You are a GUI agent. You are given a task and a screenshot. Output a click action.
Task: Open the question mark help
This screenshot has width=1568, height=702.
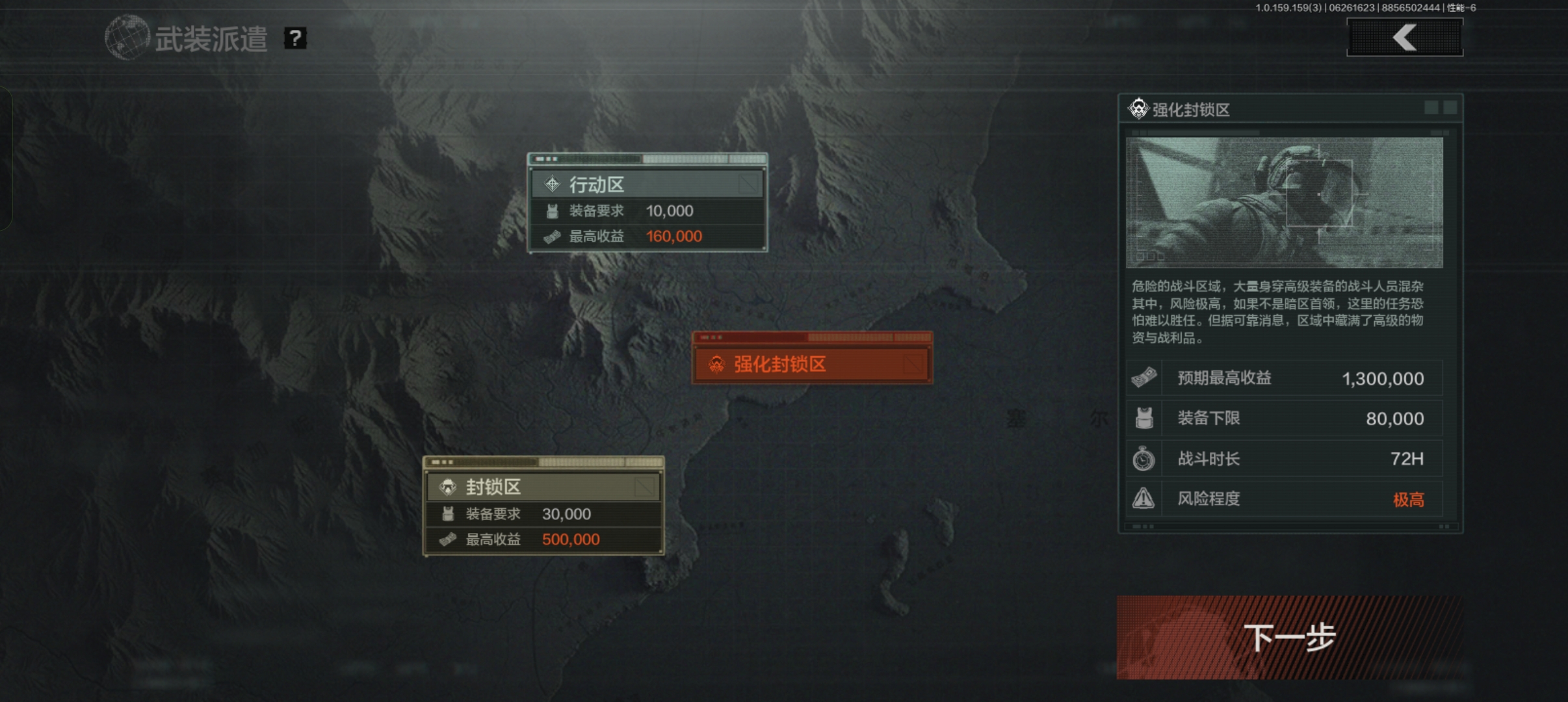coord(295,38)
